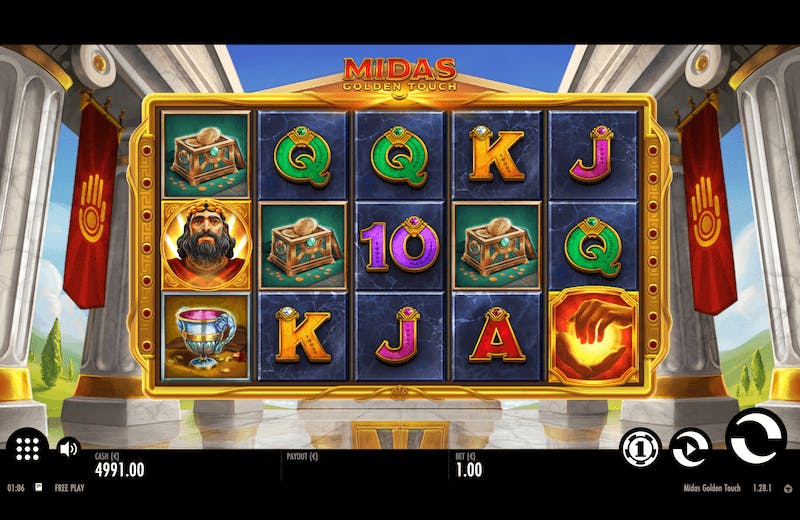
Task: Open the grid menu button
Action: (x=27, y=450)
